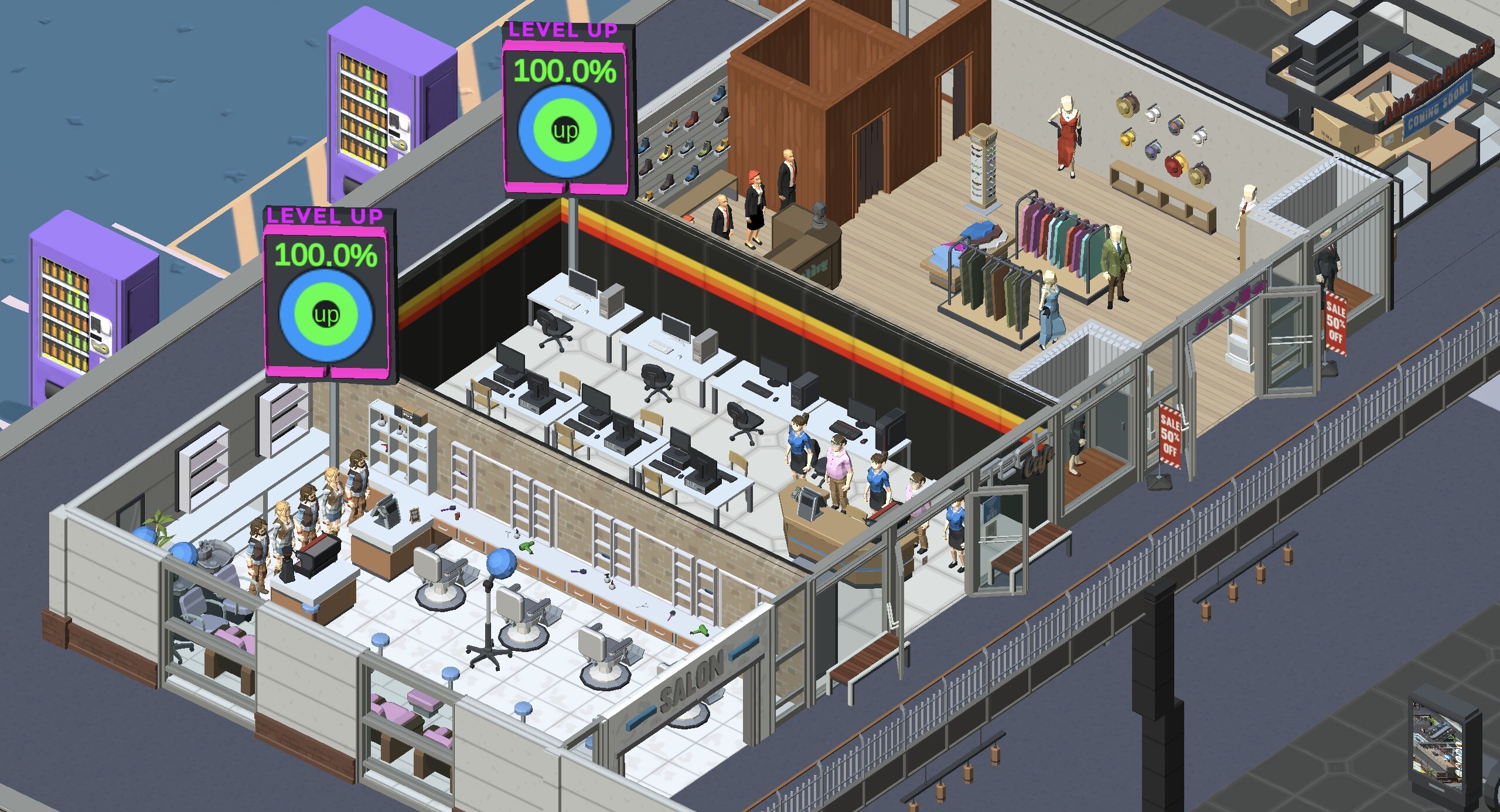Click the LEVEL UP header on the upper popup
The width and height of the screenshot is (1500, 812).
point(564,30)
